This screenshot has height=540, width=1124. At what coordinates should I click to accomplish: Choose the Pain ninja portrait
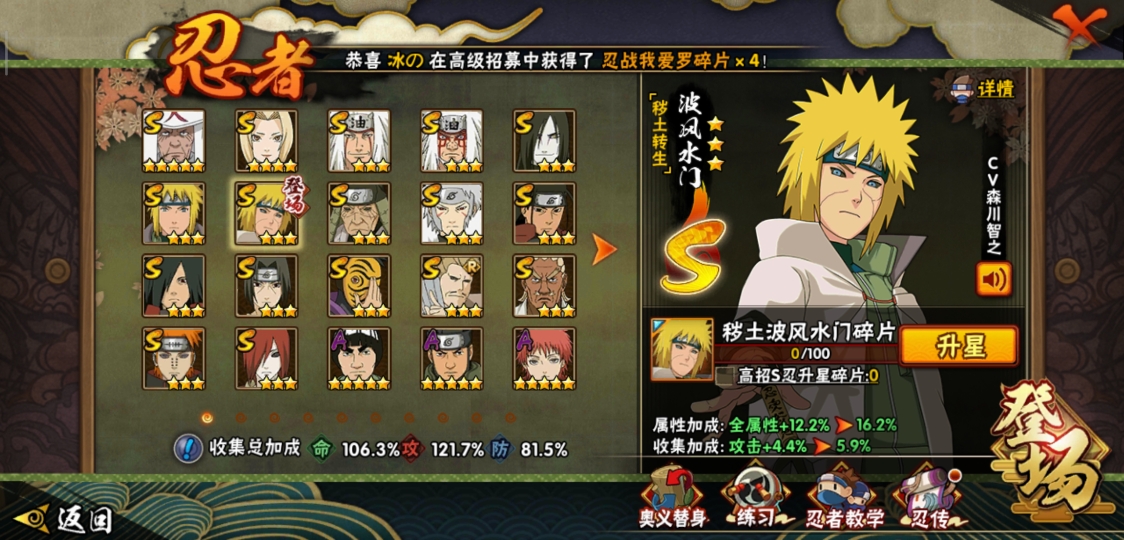coord(173,358)
